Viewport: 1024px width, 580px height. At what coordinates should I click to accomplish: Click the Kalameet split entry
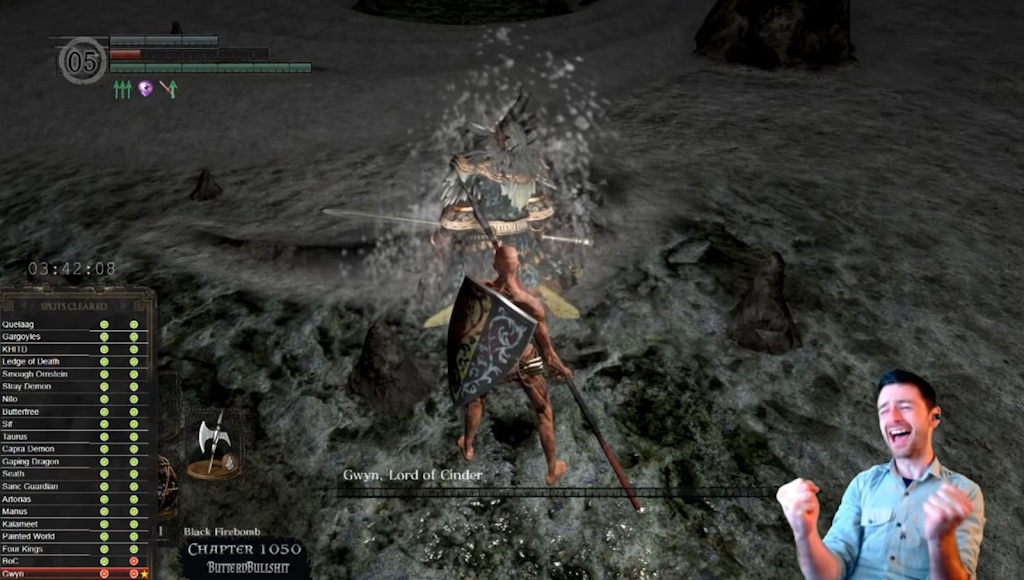pos(74,524)
